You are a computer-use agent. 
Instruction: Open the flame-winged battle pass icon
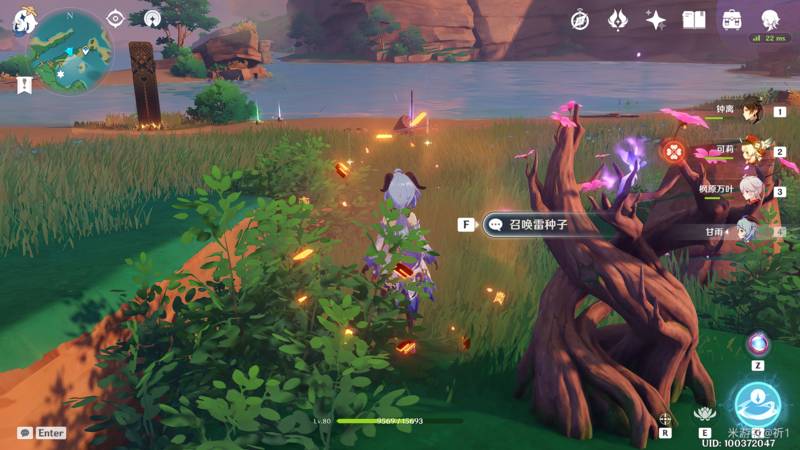[618, 19]
